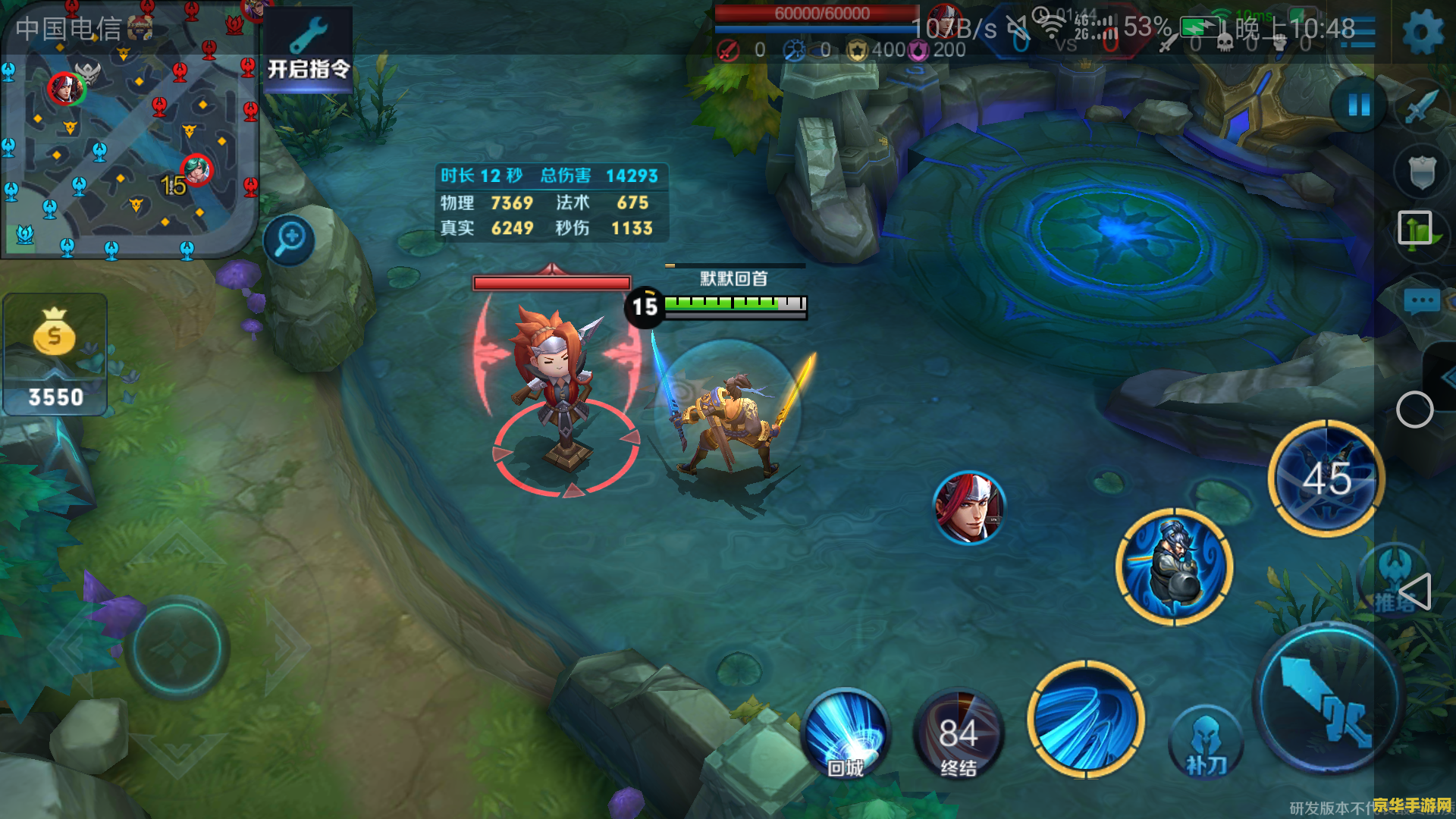Use the 终结 summoner spell
1456x819 pixels.
click(x=959, y=734)
